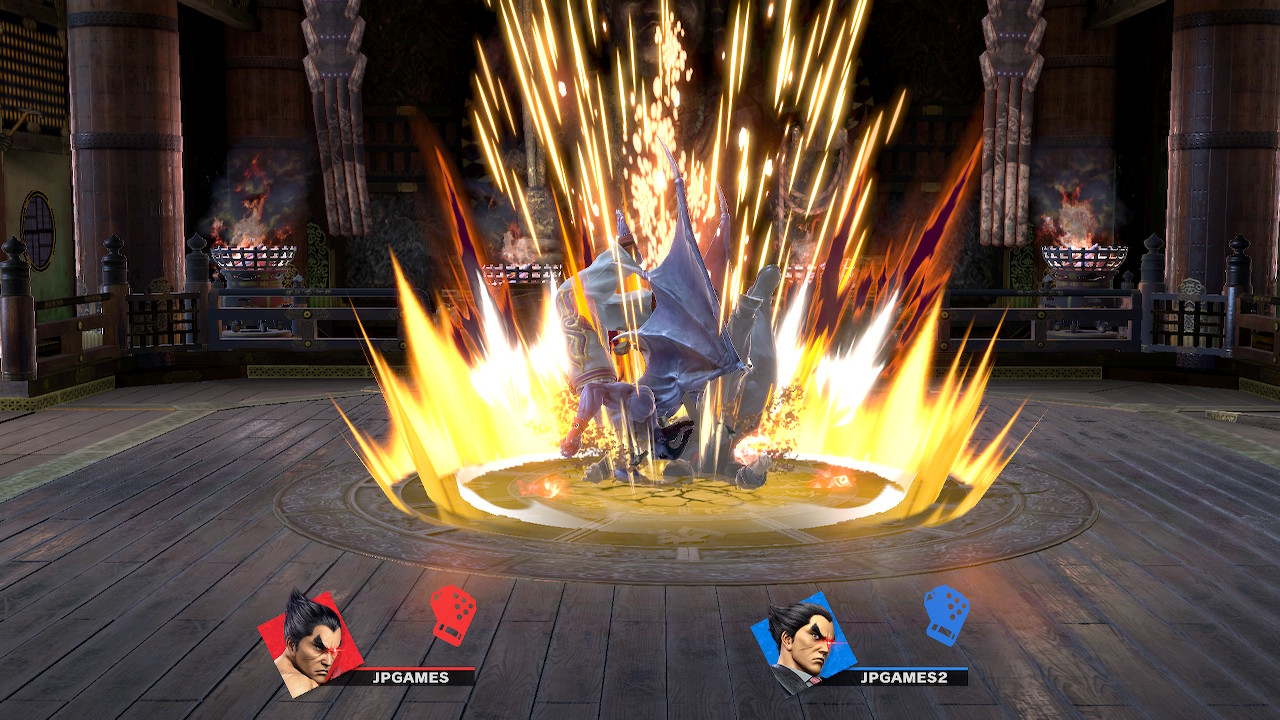Image resolution: width=1280 pixels, height=720 pixels.
Task: Select the blue JPGAMES2 Kazuya portrait
Action: [x=801, y=642]
